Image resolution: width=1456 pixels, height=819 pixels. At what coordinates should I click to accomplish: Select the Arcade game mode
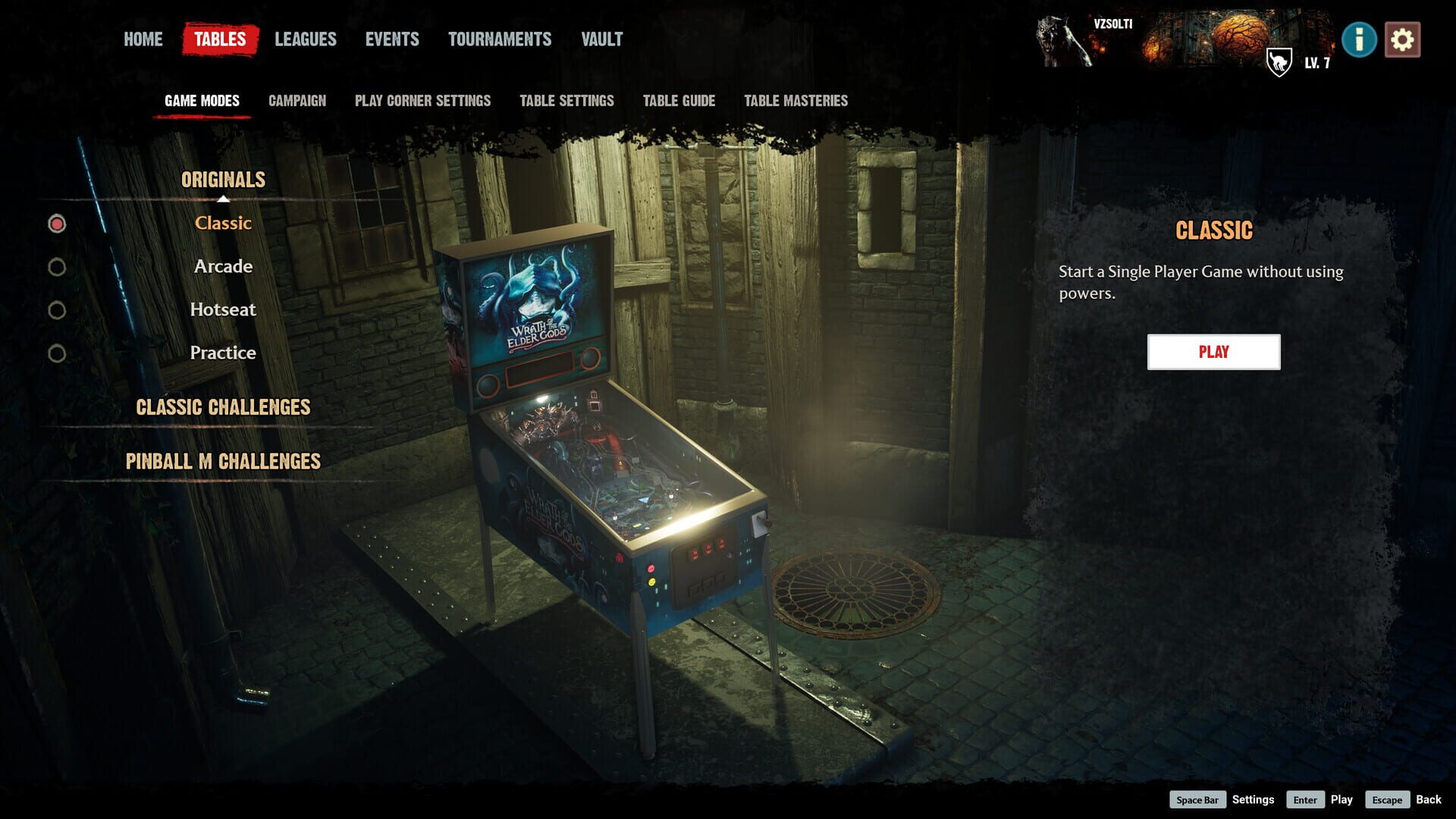[223, 266]
